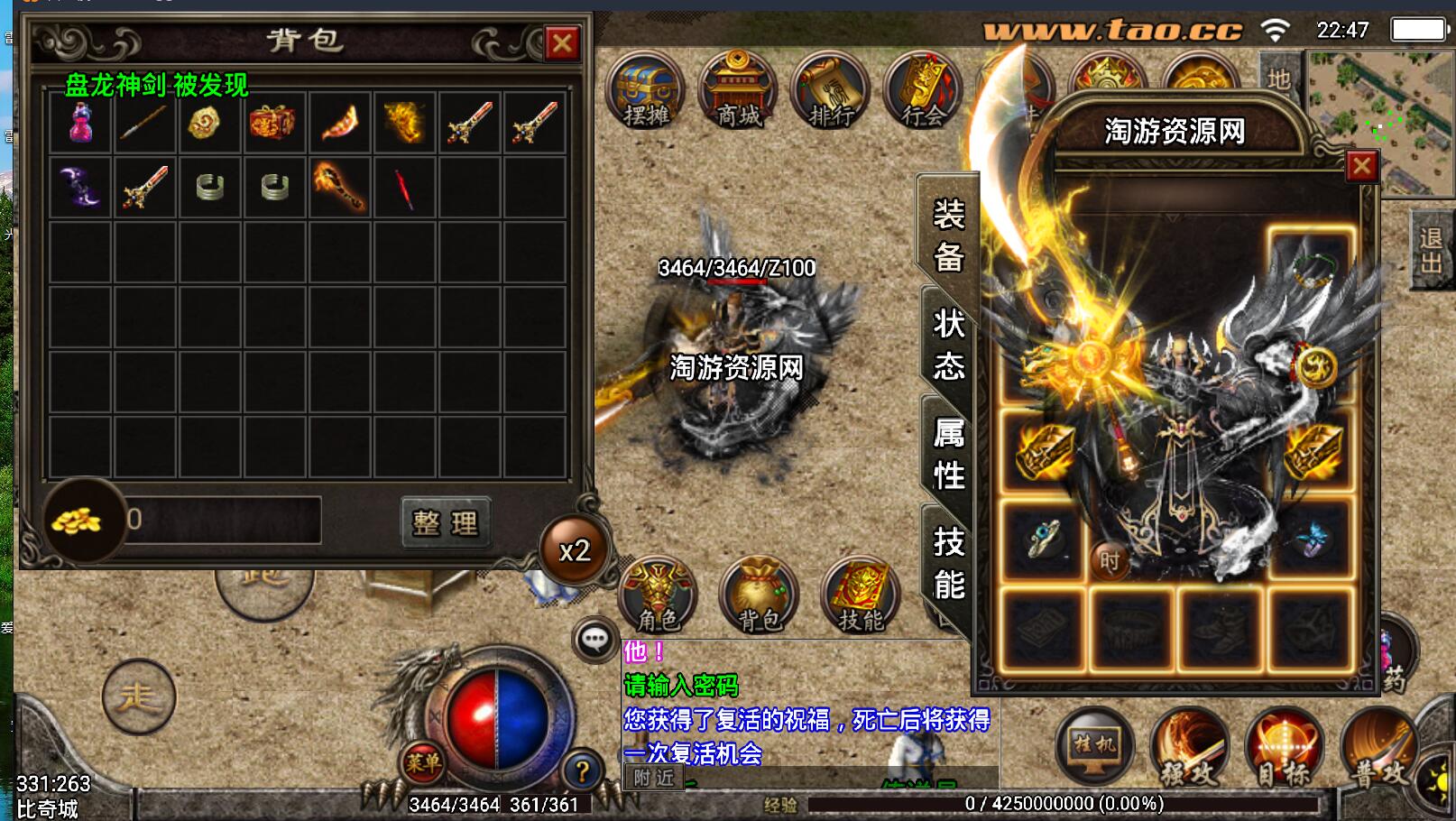Select the red treasure chest item

274,122
